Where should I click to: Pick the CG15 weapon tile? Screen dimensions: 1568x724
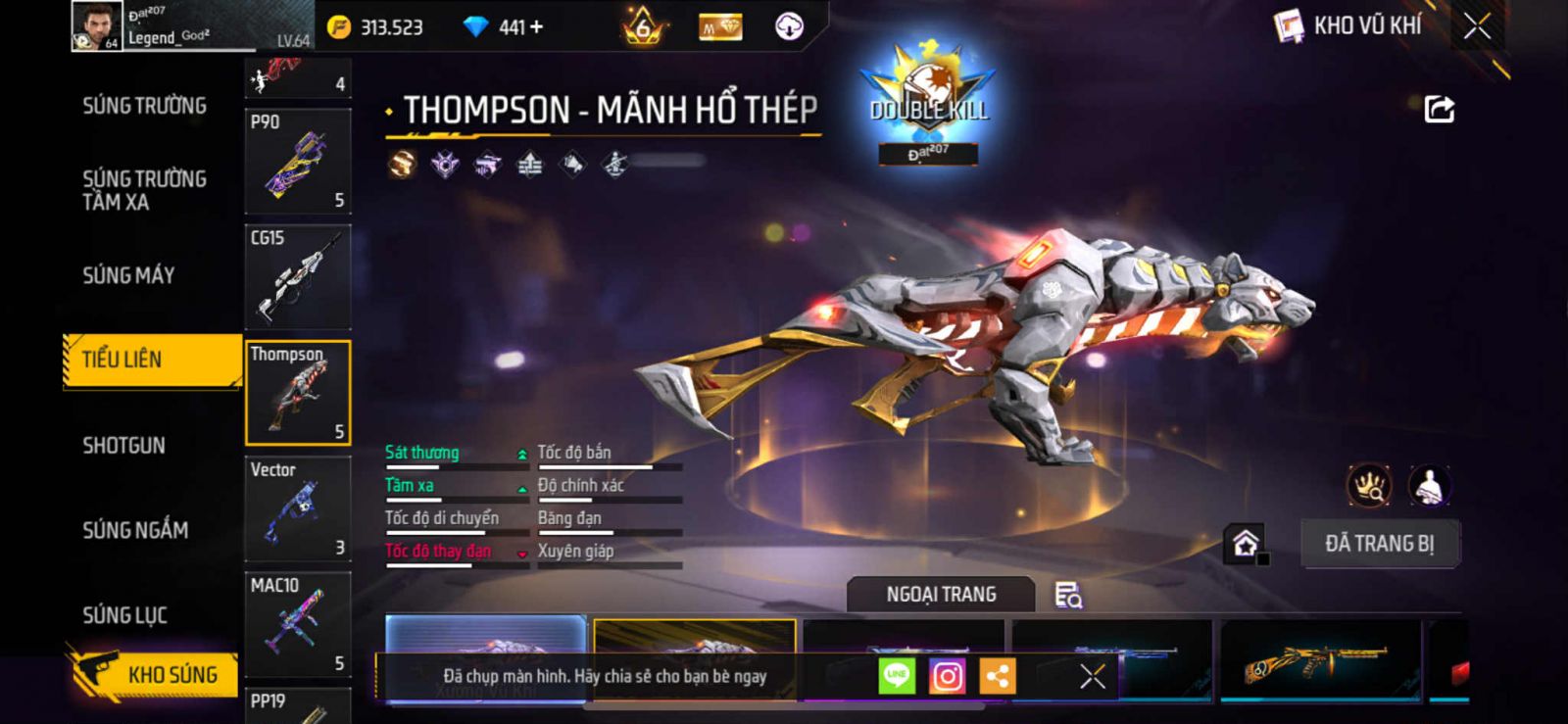[x=297, y=277]
